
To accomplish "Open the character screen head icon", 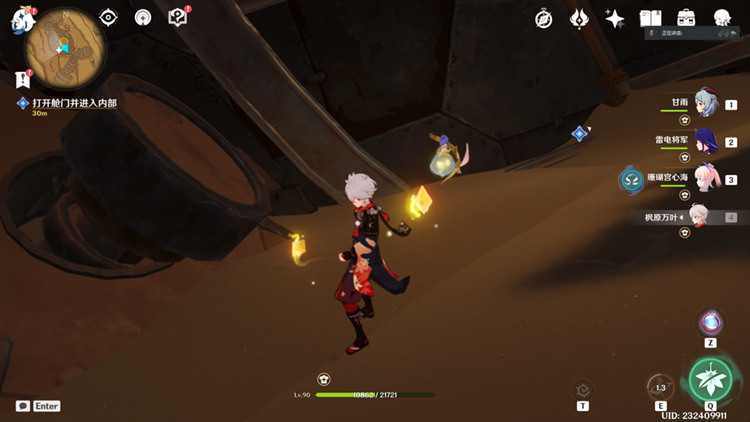I will [x=721, y=19].
